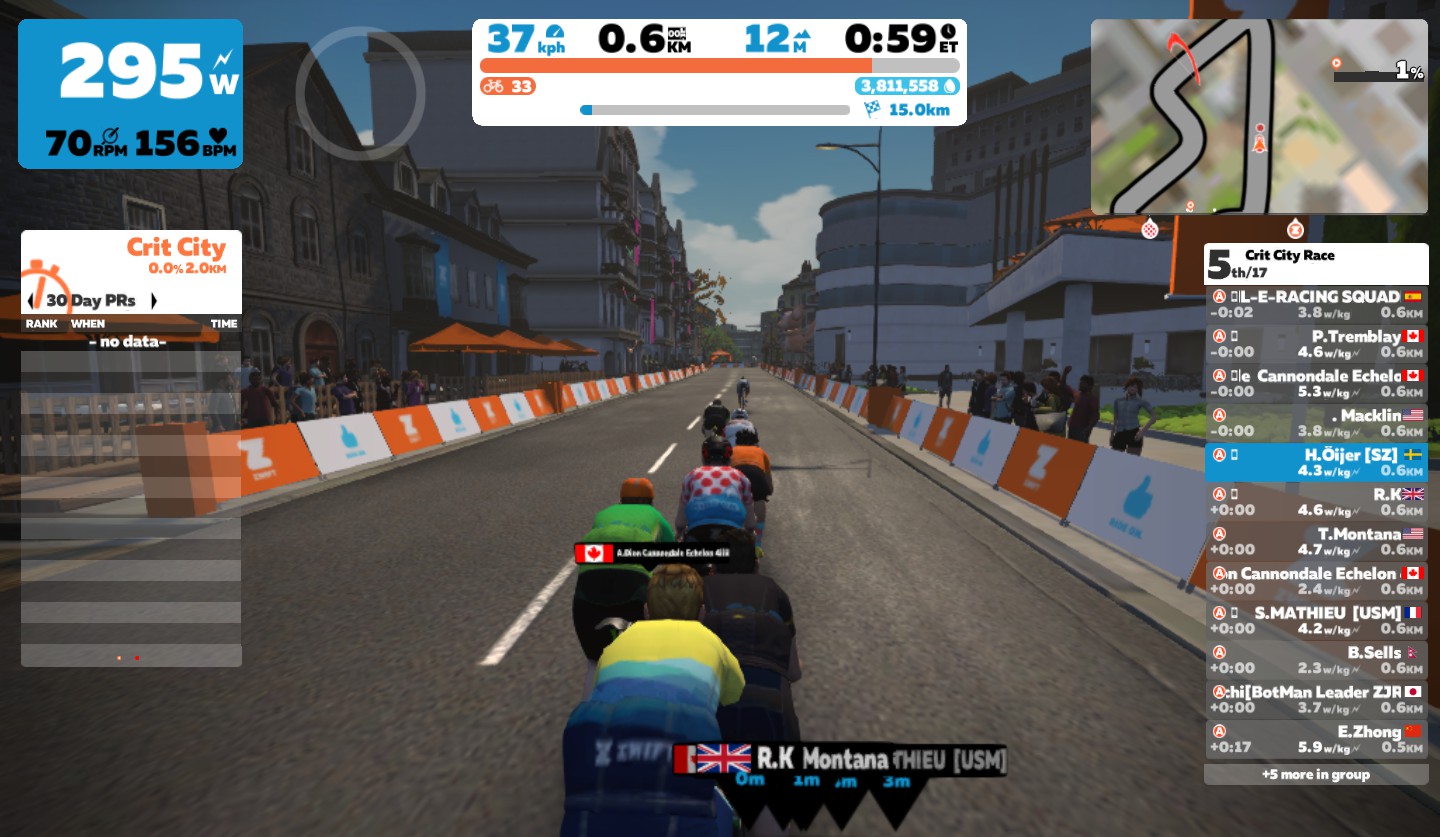Select the BotMan Leader rider row
Screen dimensions: 1440x837
pyautogui.click(x=1315, y=699)
